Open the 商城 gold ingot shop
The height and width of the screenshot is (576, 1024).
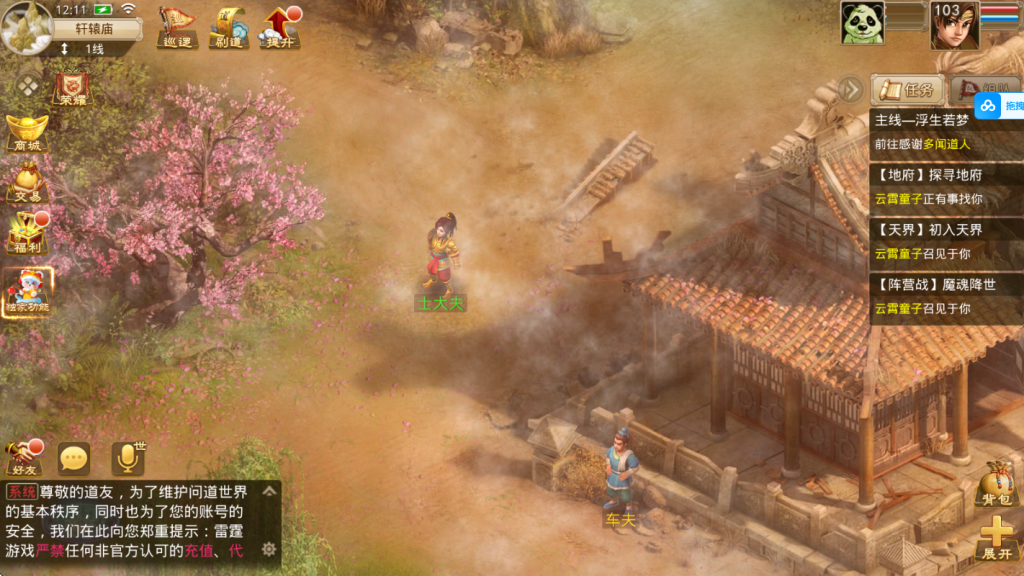pyautogui.click(x=26, y=133)
